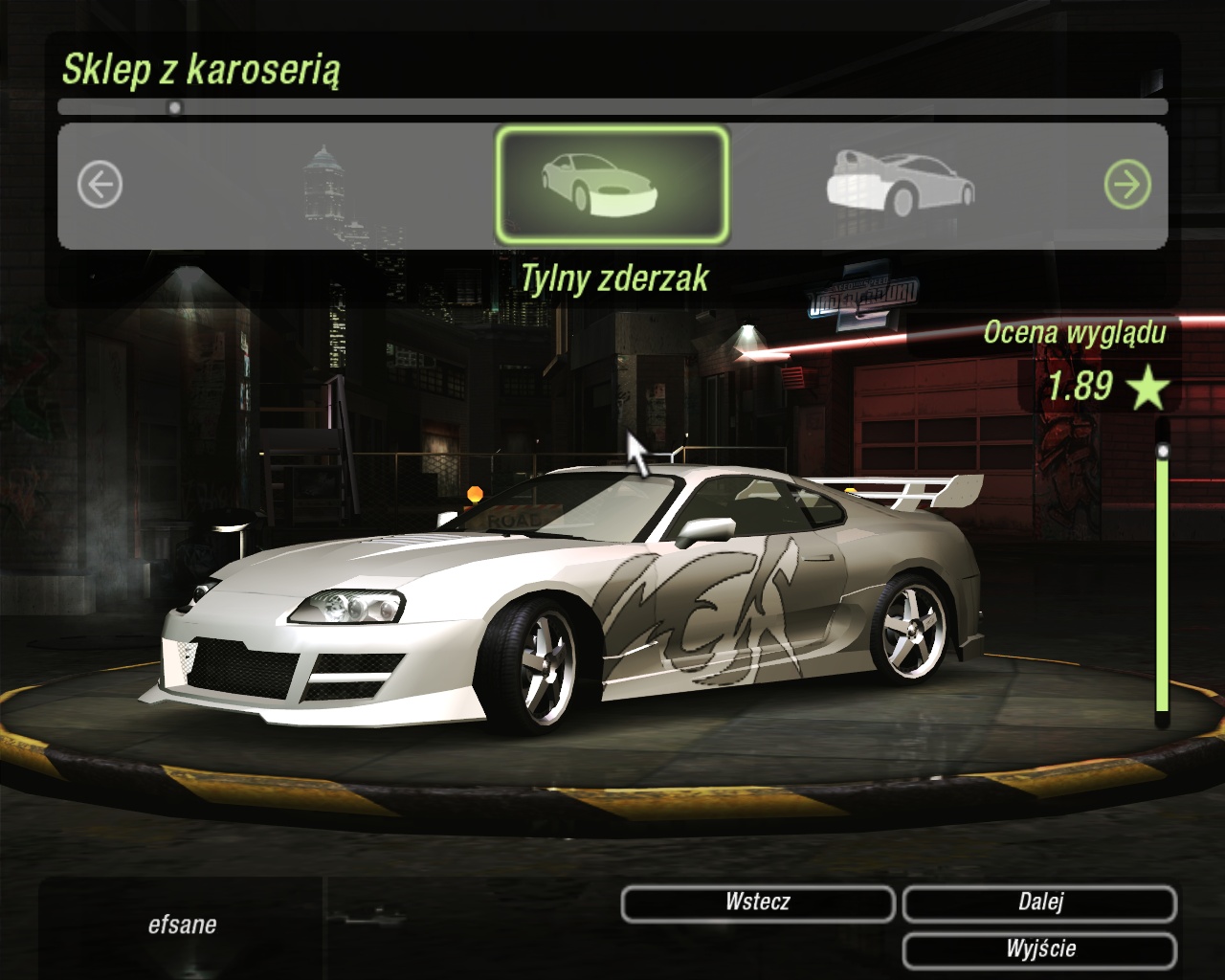Image resolution: width=1225 pixels, height=980 pixels.
Task: Choose the car rear view icon
Action: (x=900, y=184)
